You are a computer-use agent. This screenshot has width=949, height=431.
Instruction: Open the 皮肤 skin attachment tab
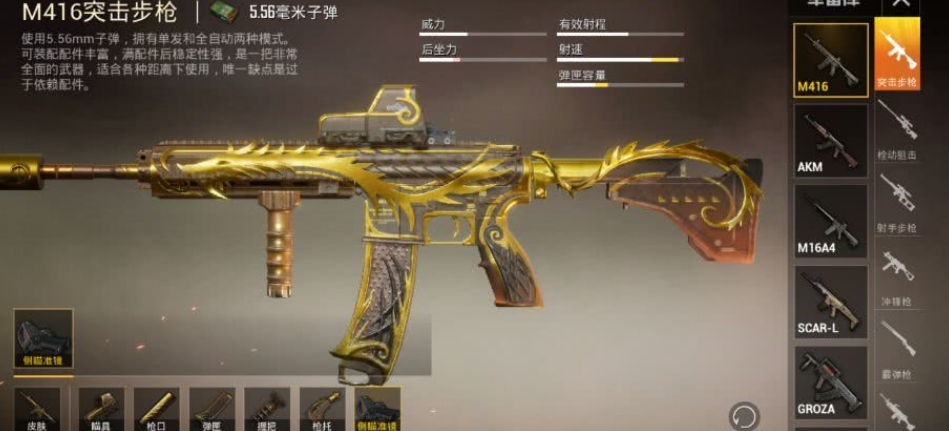click(37, 409)
